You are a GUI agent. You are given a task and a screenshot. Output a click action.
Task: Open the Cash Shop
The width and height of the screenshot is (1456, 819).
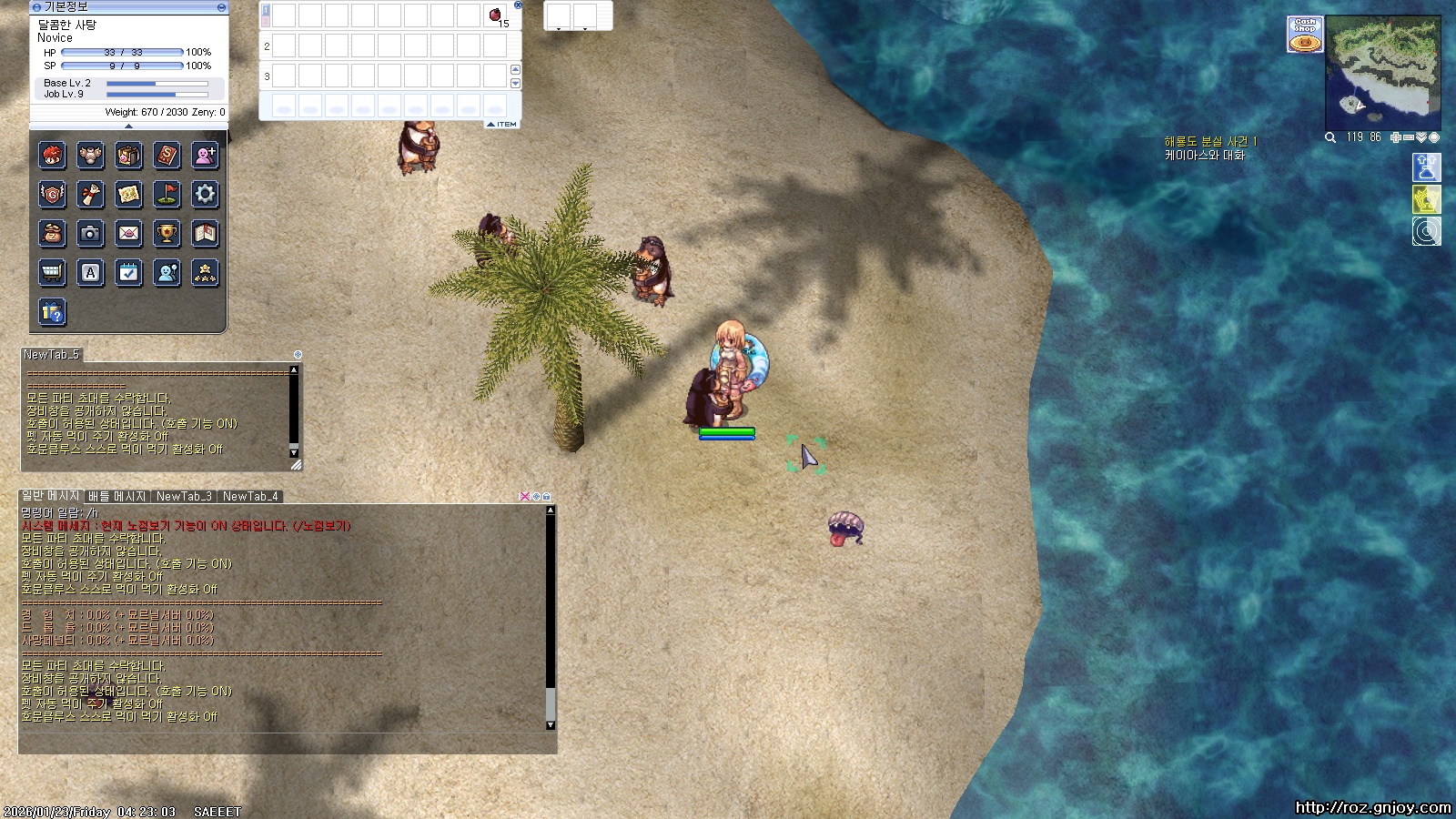1305,35
